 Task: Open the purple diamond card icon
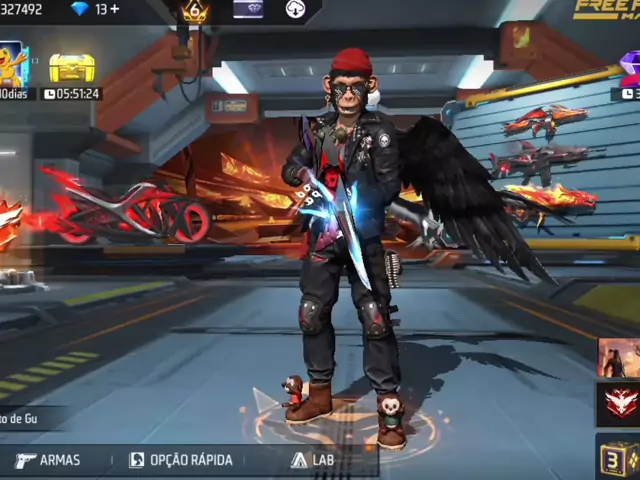tap(248, 9)
